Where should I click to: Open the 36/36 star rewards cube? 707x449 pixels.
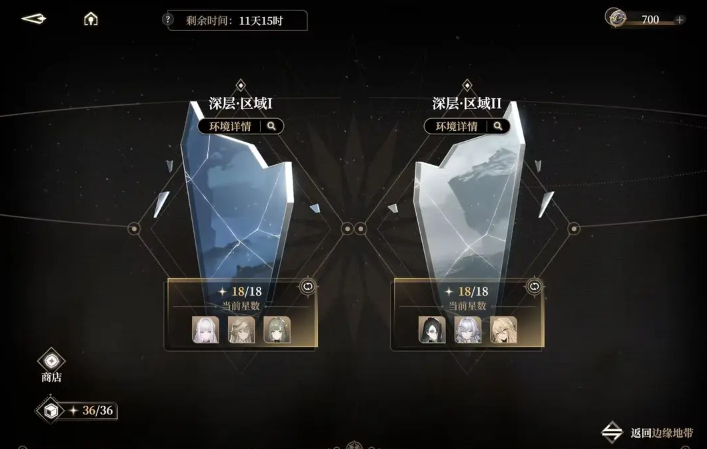click(49, 410)
